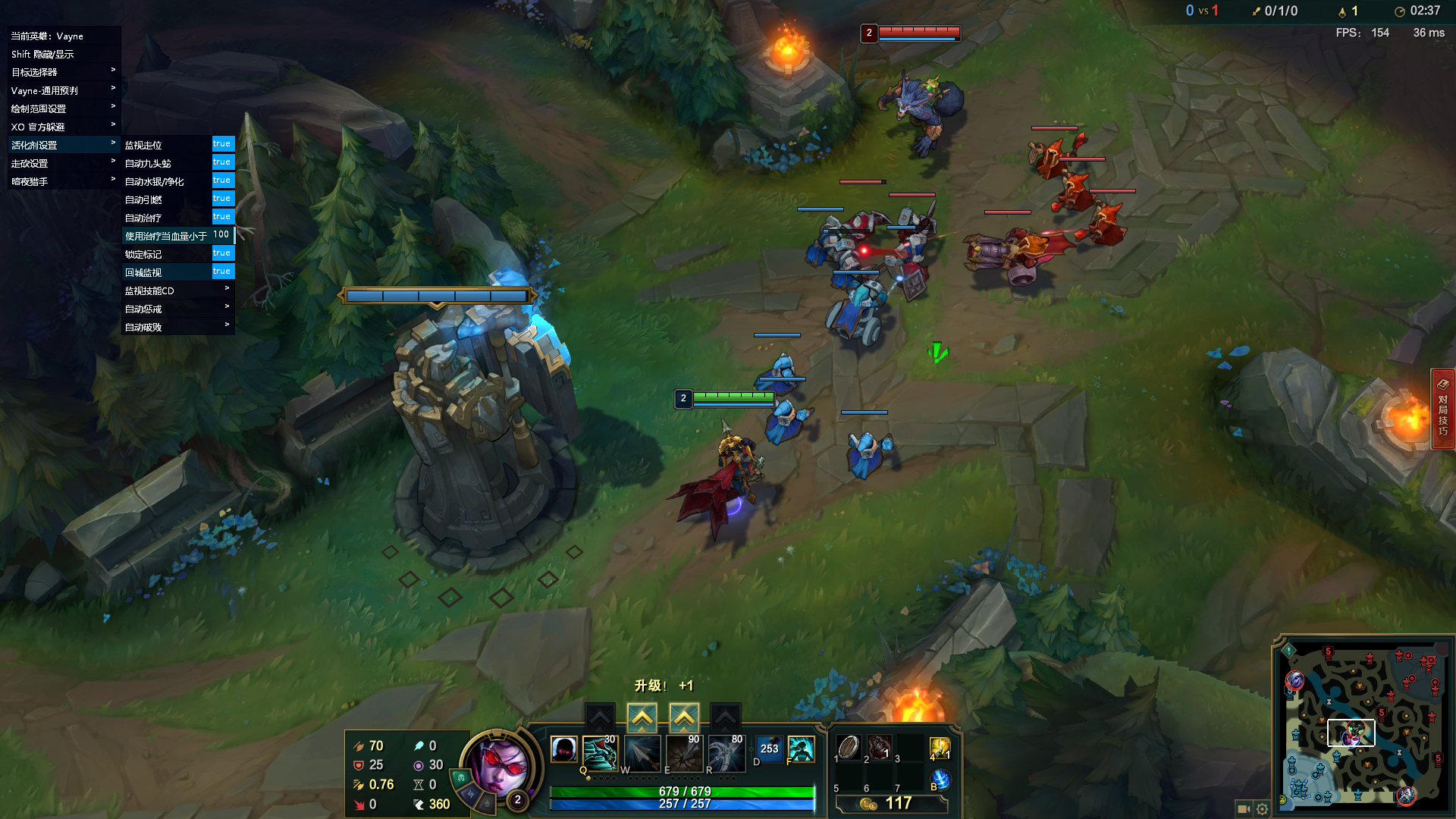
Task: Use the health potion item slot
Action: tap(880, 748)
